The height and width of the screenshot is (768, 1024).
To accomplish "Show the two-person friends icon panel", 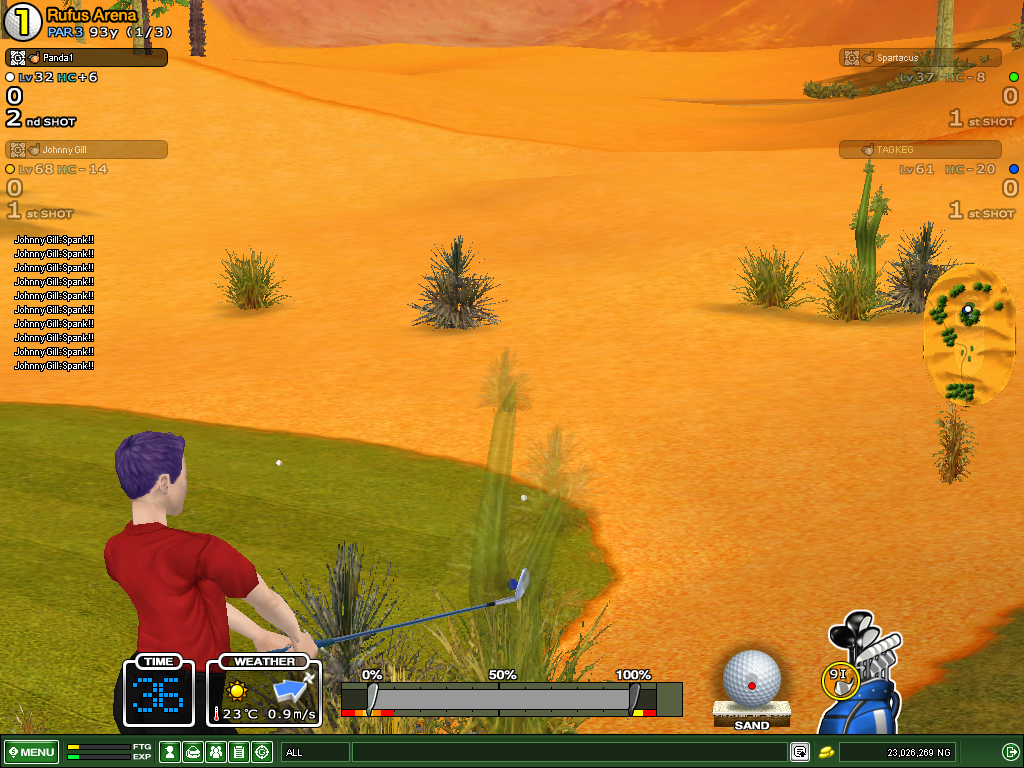I will [x=216, y=752].
